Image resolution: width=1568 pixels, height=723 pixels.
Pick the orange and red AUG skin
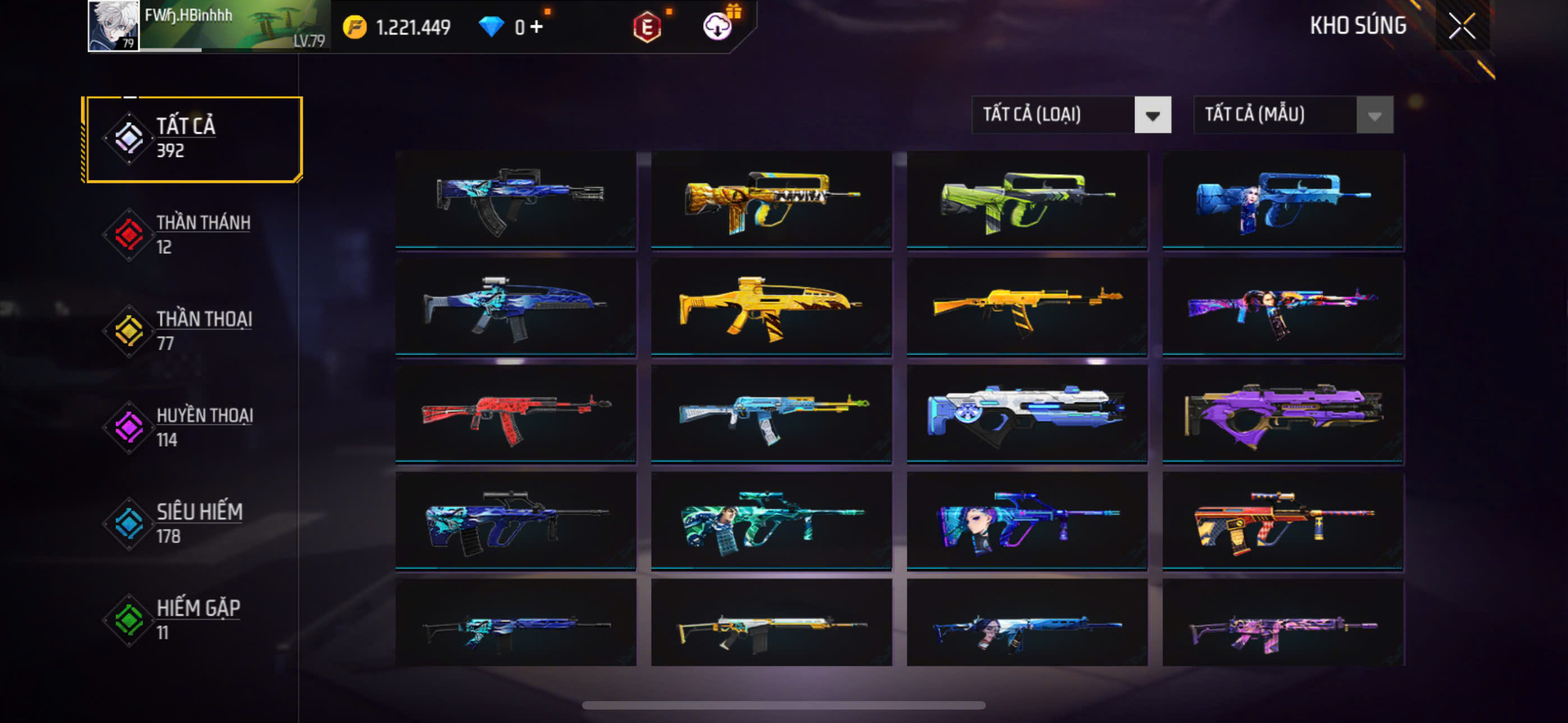[x=1283, y=521]
